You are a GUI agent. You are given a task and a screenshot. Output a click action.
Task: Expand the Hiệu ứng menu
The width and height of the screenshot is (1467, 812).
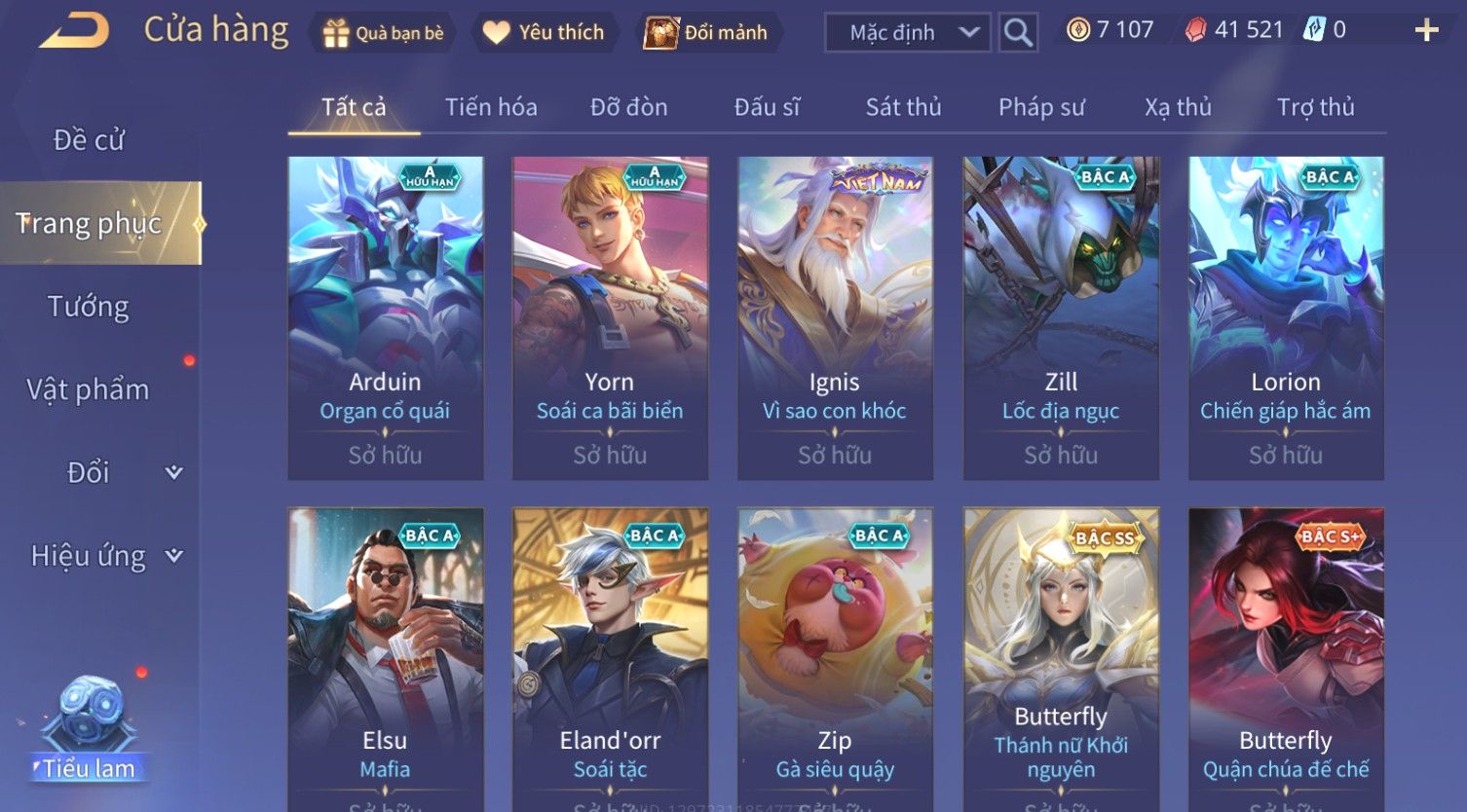pyautogui.click(x=105, y=556)
